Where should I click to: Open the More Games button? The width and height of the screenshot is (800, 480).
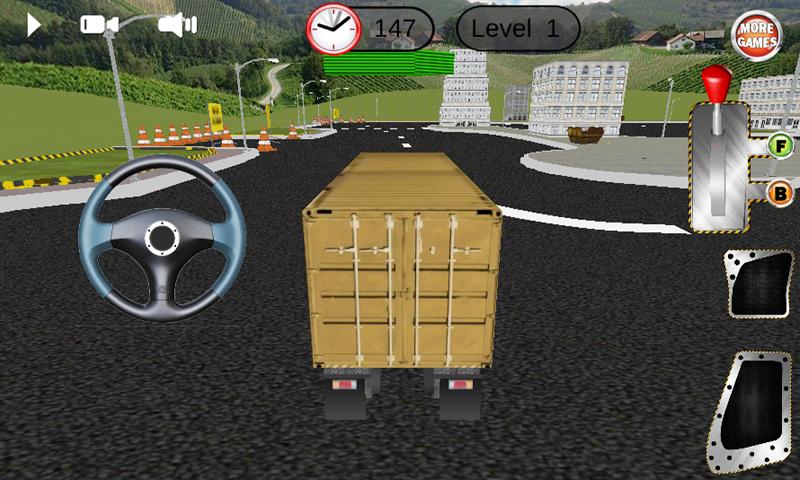click(x=757, y=37)
